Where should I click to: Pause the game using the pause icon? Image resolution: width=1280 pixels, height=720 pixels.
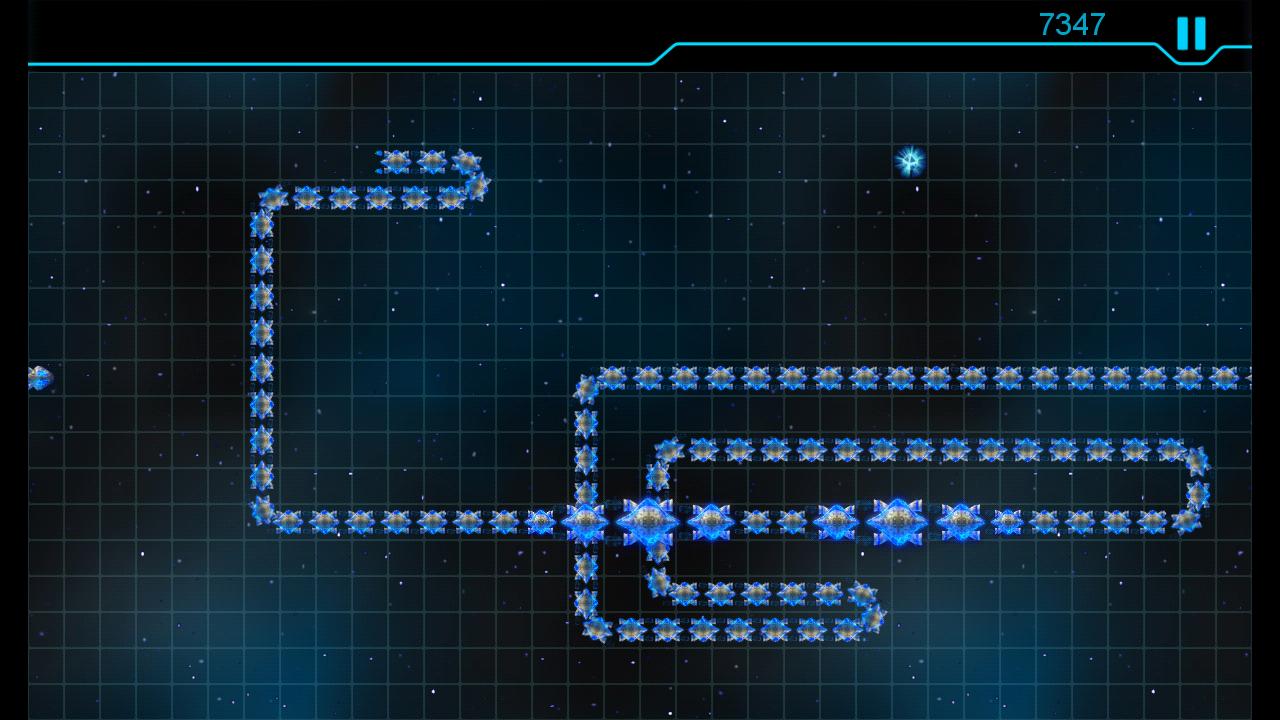[x=1190, y=33]
